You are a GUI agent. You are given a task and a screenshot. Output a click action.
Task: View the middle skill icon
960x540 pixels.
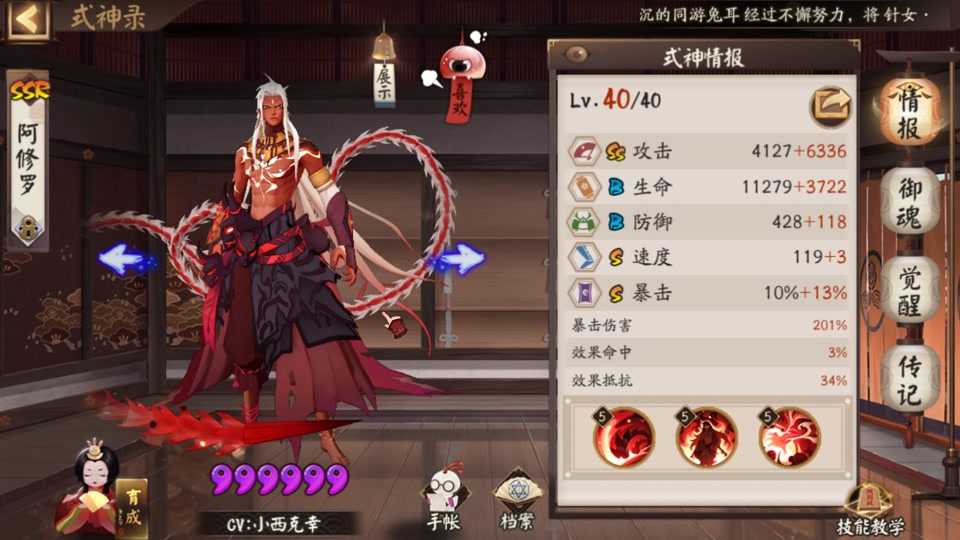(706, 437)
